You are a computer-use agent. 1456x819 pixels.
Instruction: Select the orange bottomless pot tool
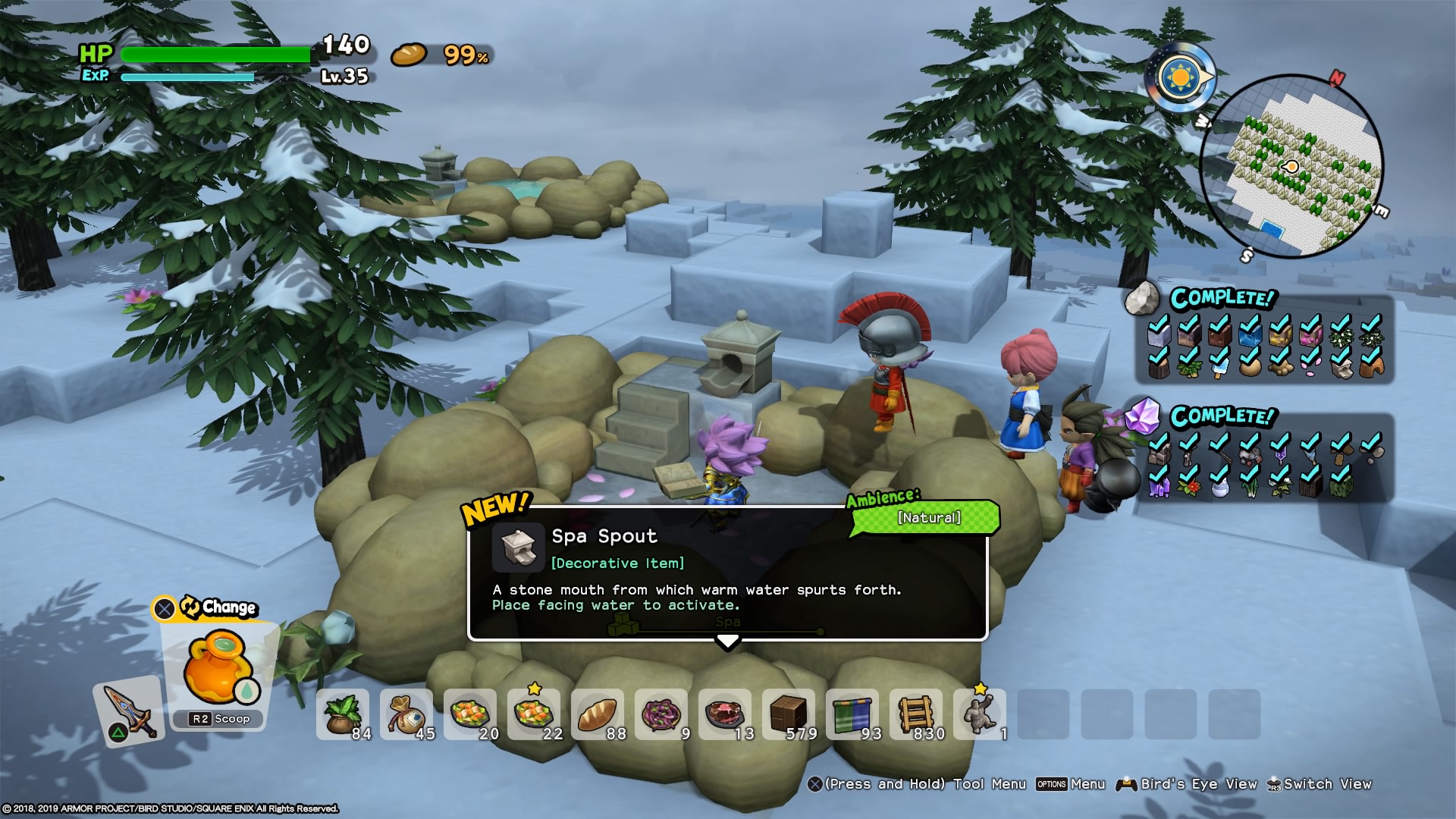(x=220, y=669)
